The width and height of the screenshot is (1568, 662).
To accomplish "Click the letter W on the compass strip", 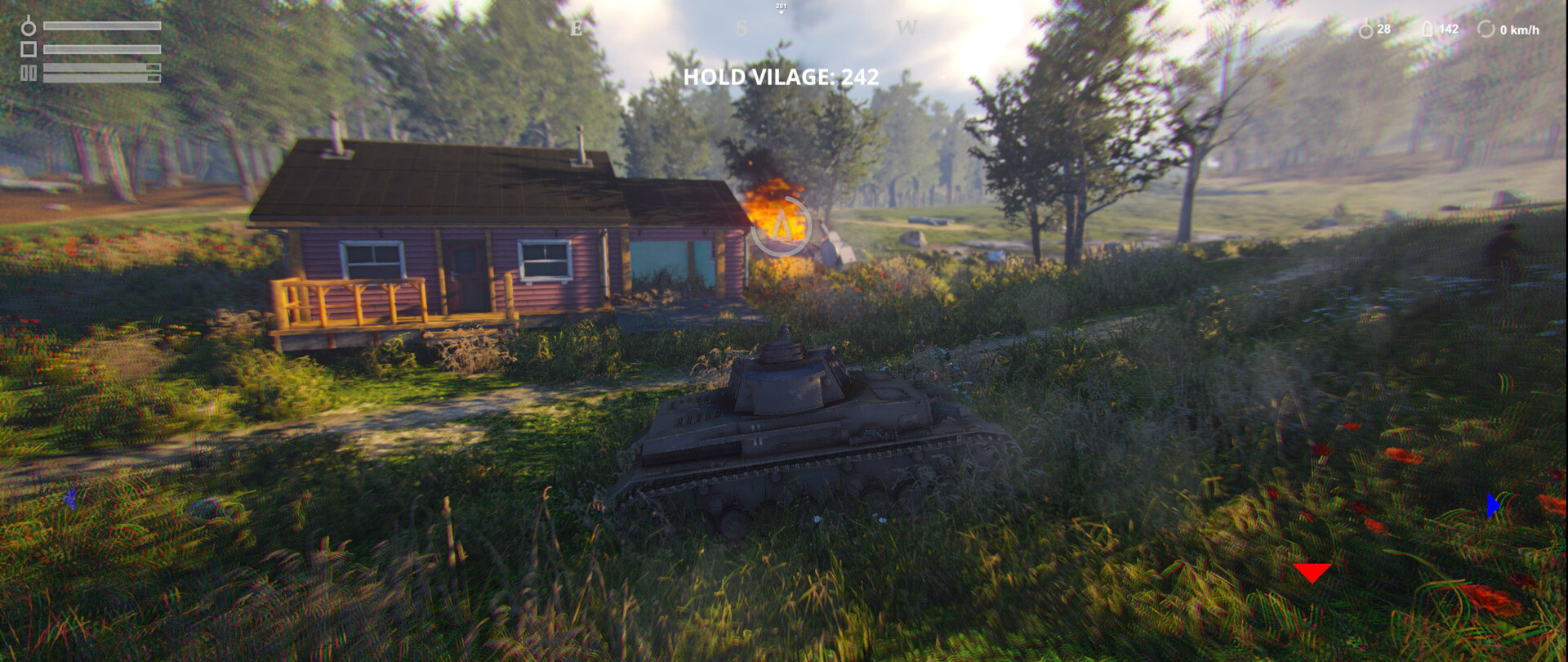I will 905,26.
